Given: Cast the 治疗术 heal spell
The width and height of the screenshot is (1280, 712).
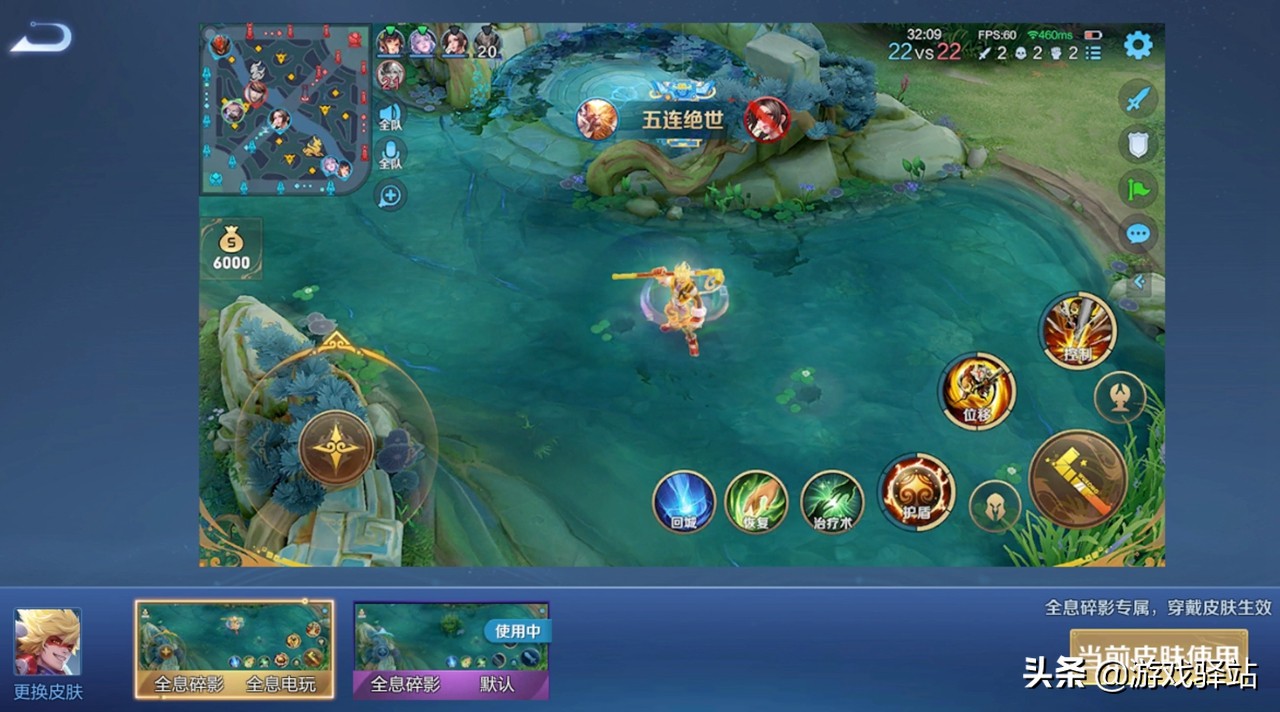Looking at the screenshot, I should pos(832,500).
